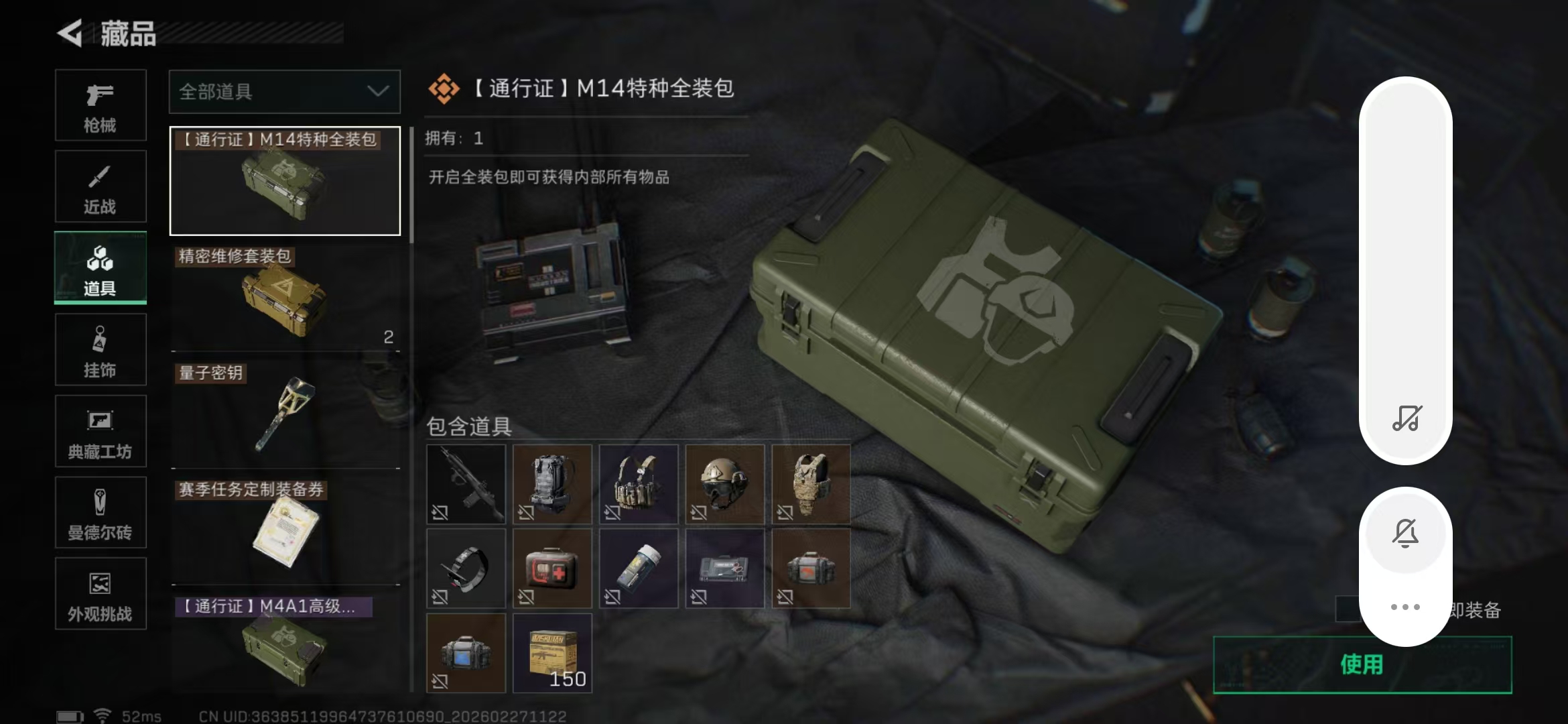
Task: Click the orange pass emblem beside the title
Action: pyautogui.click(x=446, y=88)
